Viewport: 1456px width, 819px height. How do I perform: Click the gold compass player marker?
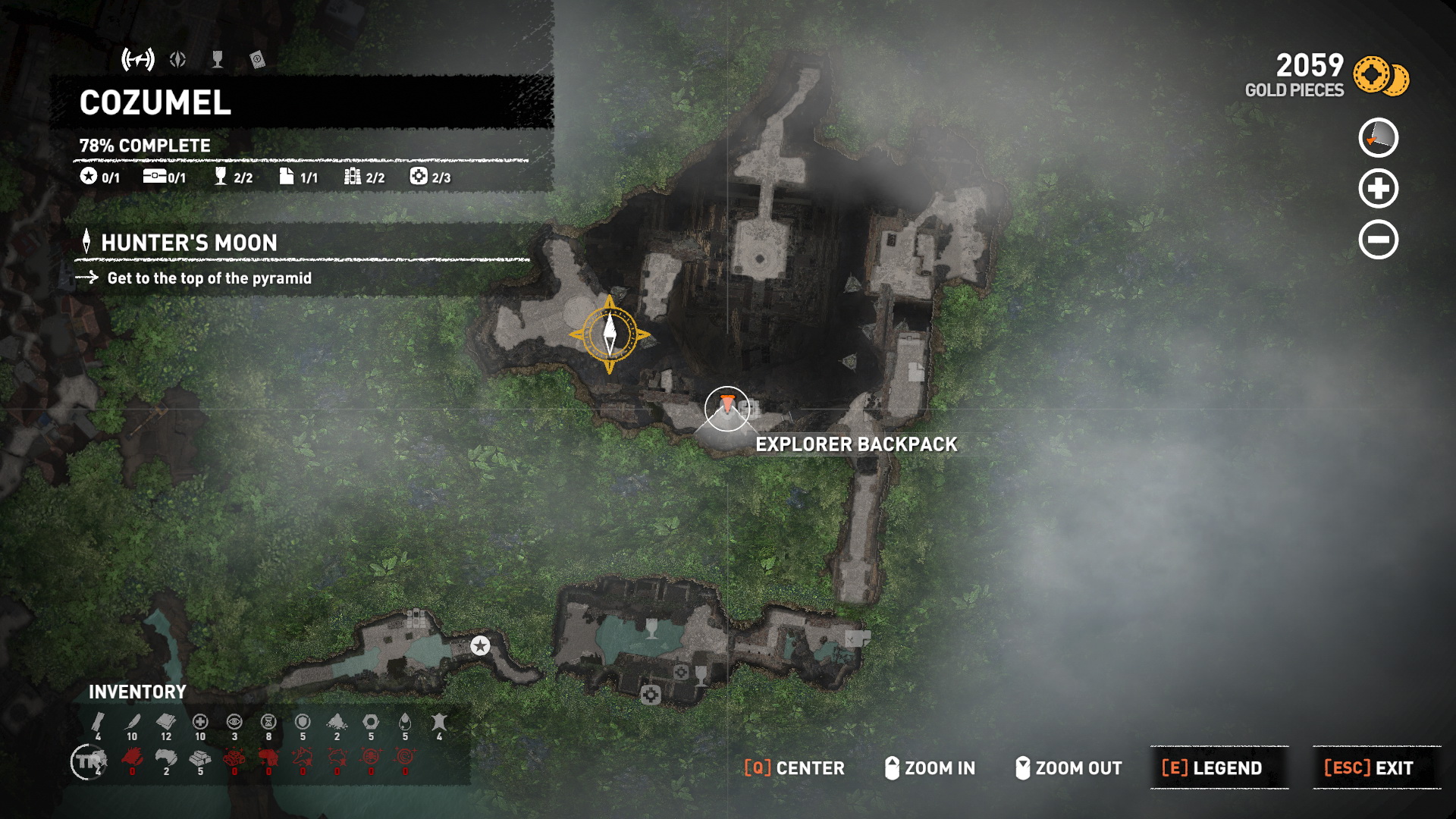[x=610, y=334]
